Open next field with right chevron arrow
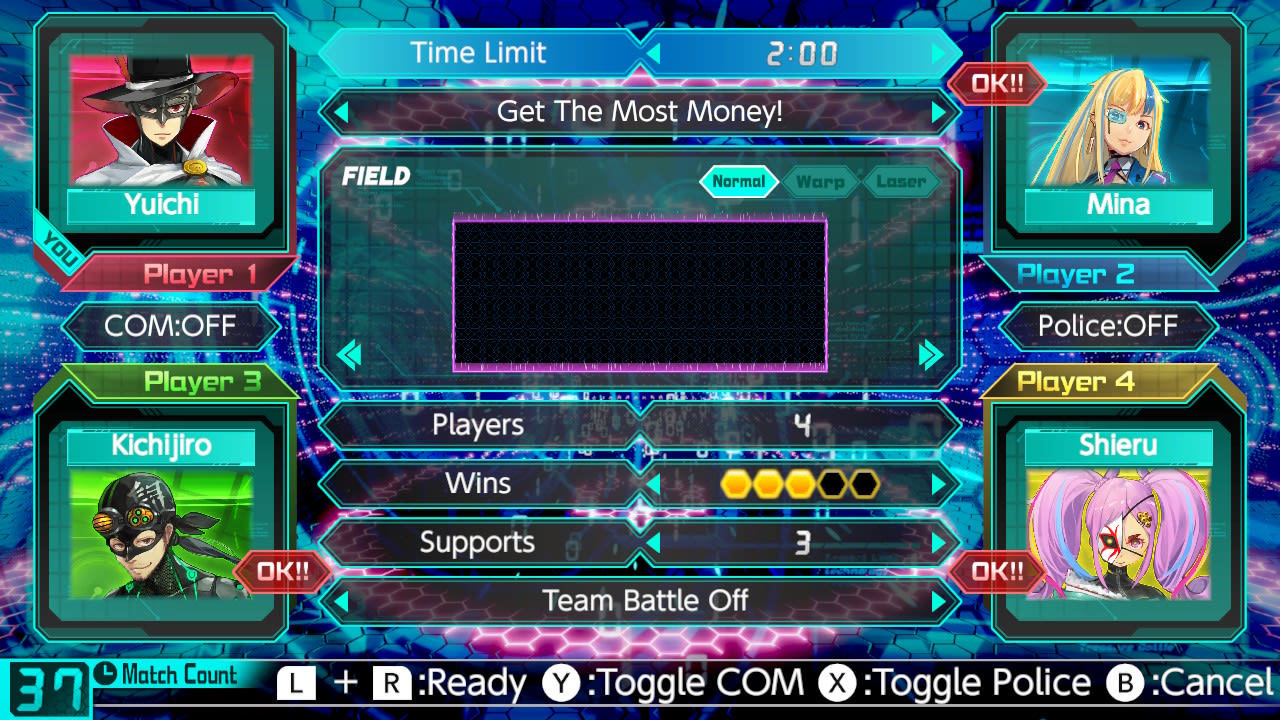This screenshot has width=1280, height=720. [931, 355]
